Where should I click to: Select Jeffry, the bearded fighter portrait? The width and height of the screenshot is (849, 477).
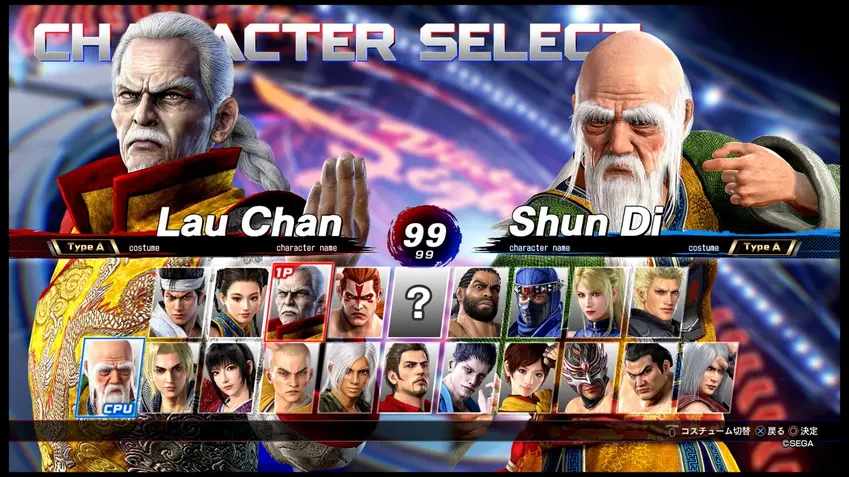(478, 302)
